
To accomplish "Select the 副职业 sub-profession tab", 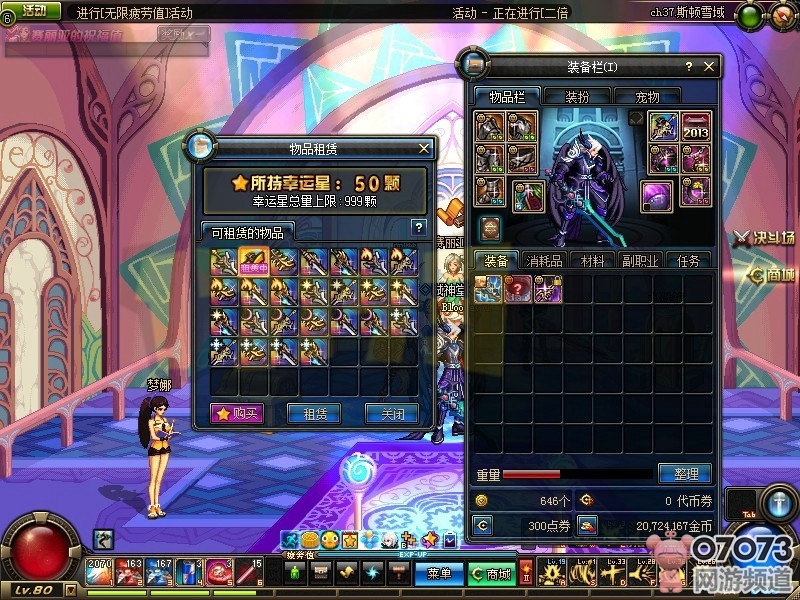I will [x=640, y=260].
